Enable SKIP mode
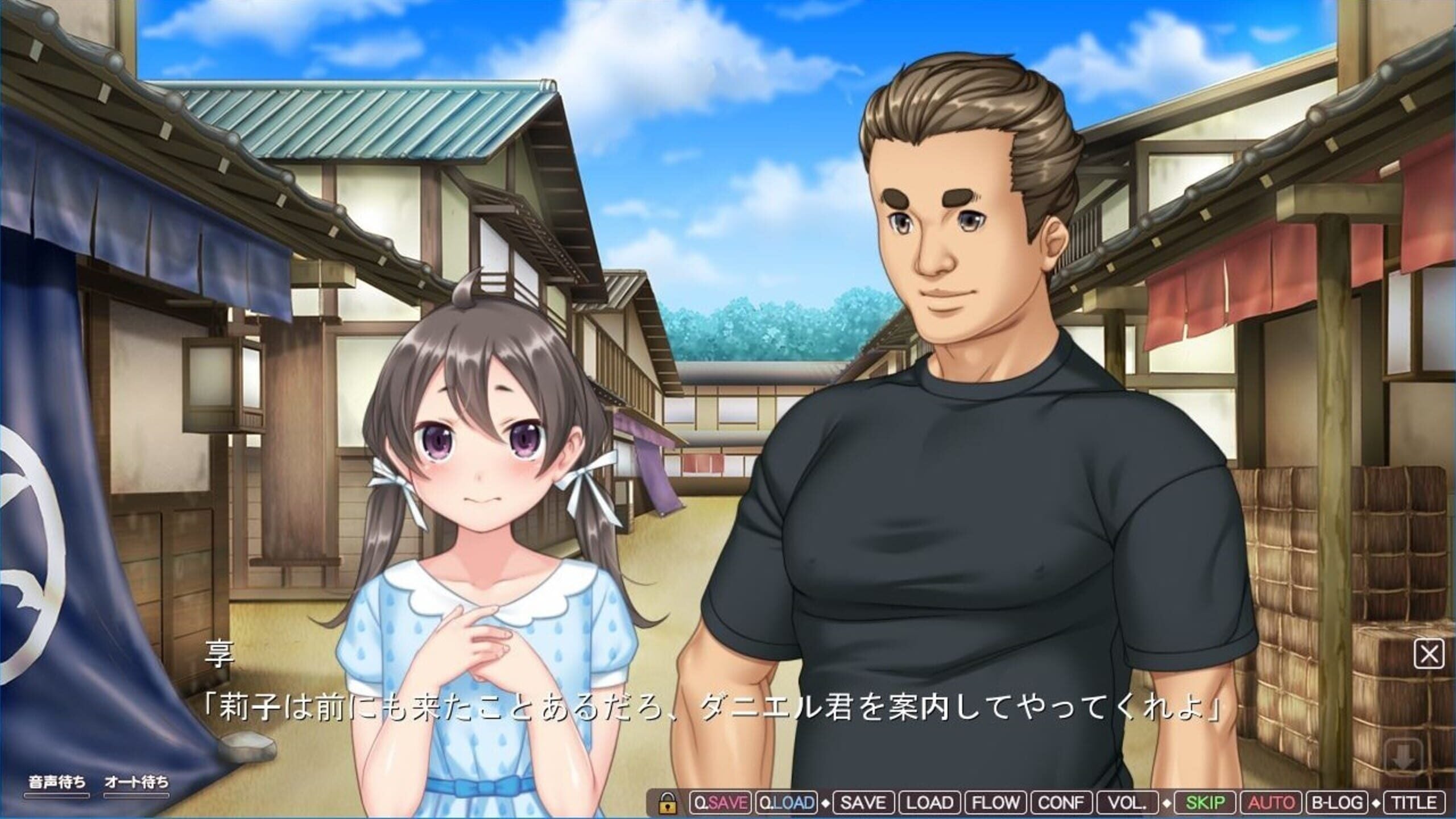 click(1205, 802)
